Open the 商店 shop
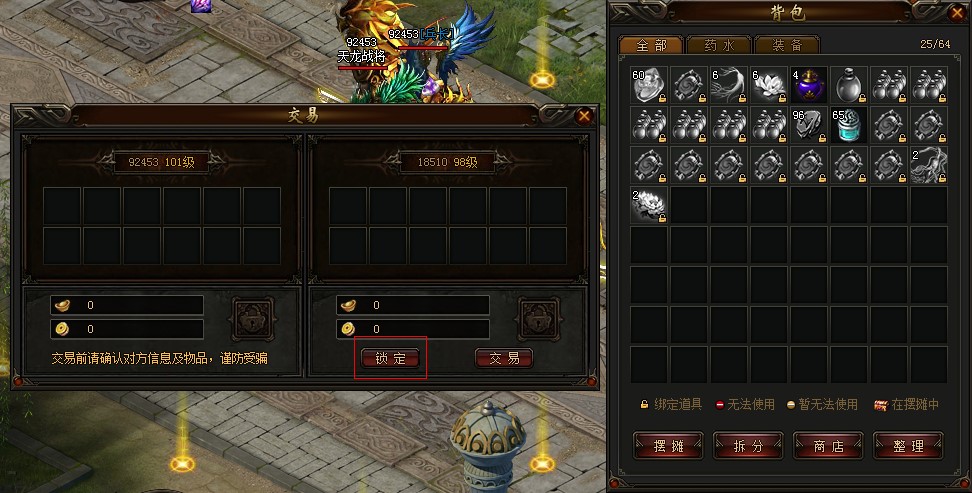The width and height of the screenshot is (972, 493). (827, 445)
